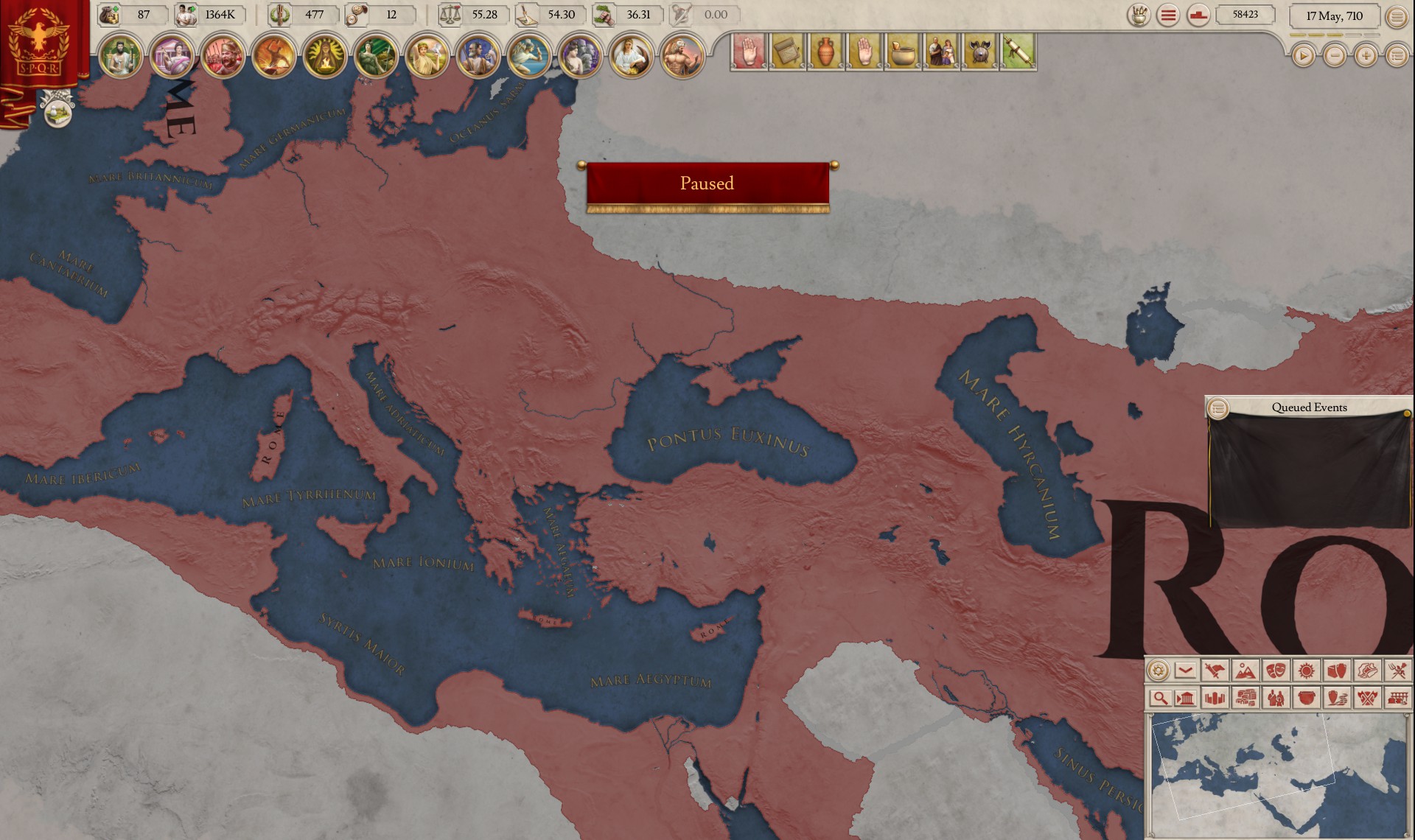Click the war map mode crossed axes icon
The height and width of the screenshot is (840, 1415).
click(1369, 699)
